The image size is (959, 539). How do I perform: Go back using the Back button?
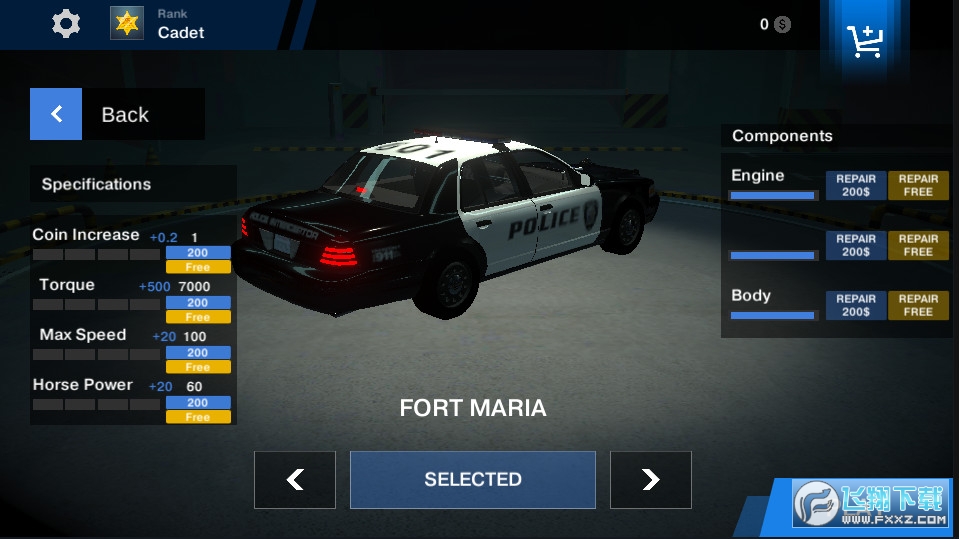[117, 114]
